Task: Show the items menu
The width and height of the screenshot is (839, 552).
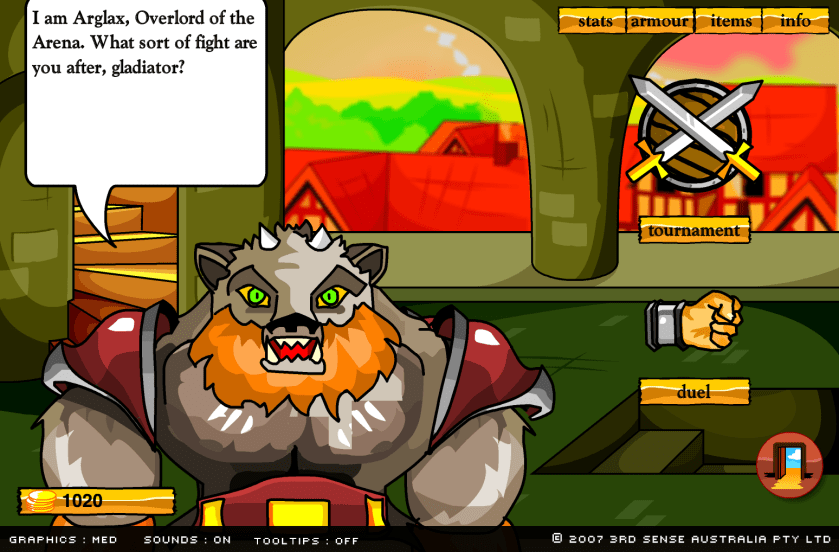Action: click(x=731, y=21)
